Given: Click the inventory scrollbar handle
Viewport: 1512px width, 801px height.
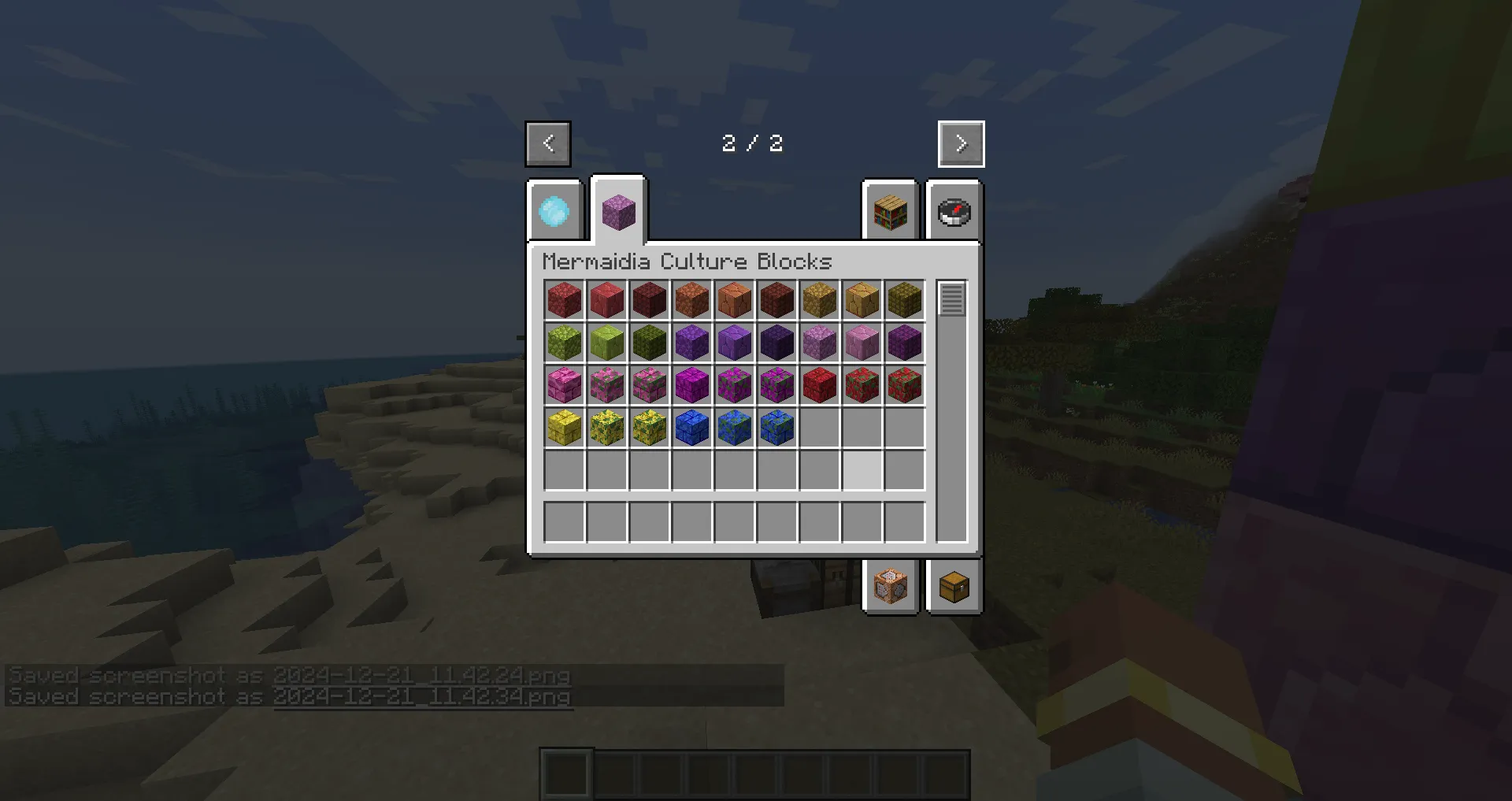Looking at the screenshot, I should [951, 299].
